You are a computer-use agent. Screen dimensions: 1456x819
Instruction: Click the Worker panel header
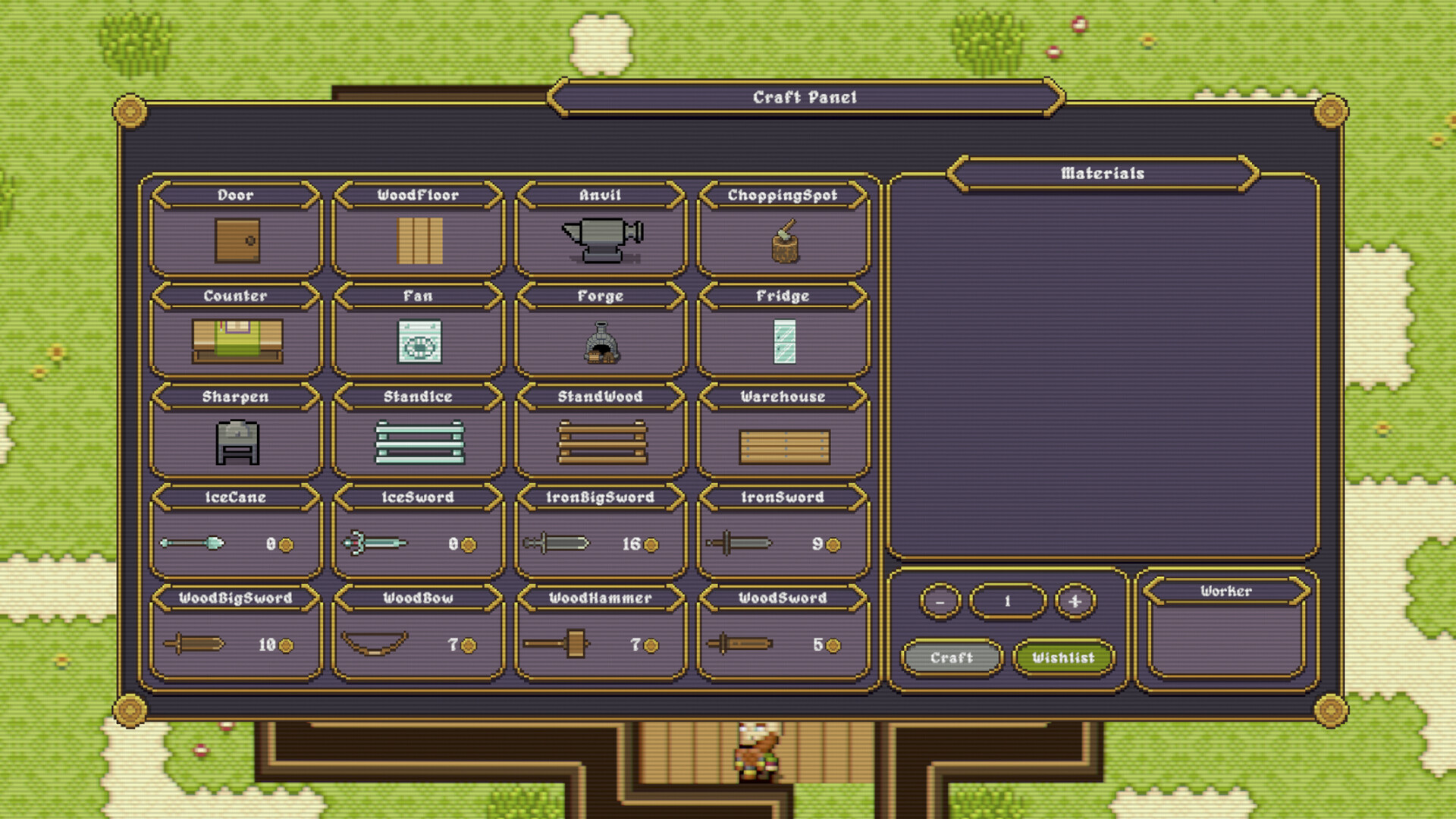(1224, 591)
